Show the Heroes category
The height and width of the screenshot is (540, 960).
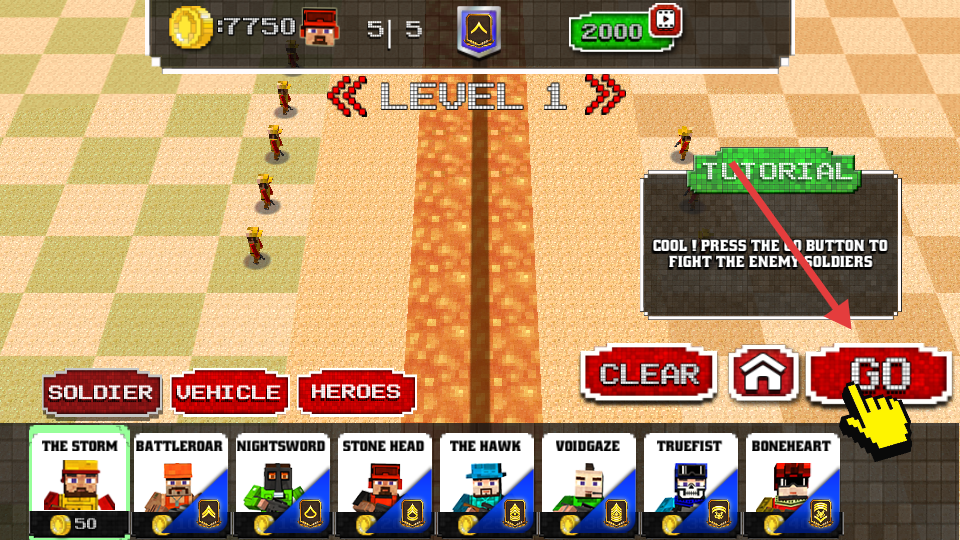(x=356, y=393)
